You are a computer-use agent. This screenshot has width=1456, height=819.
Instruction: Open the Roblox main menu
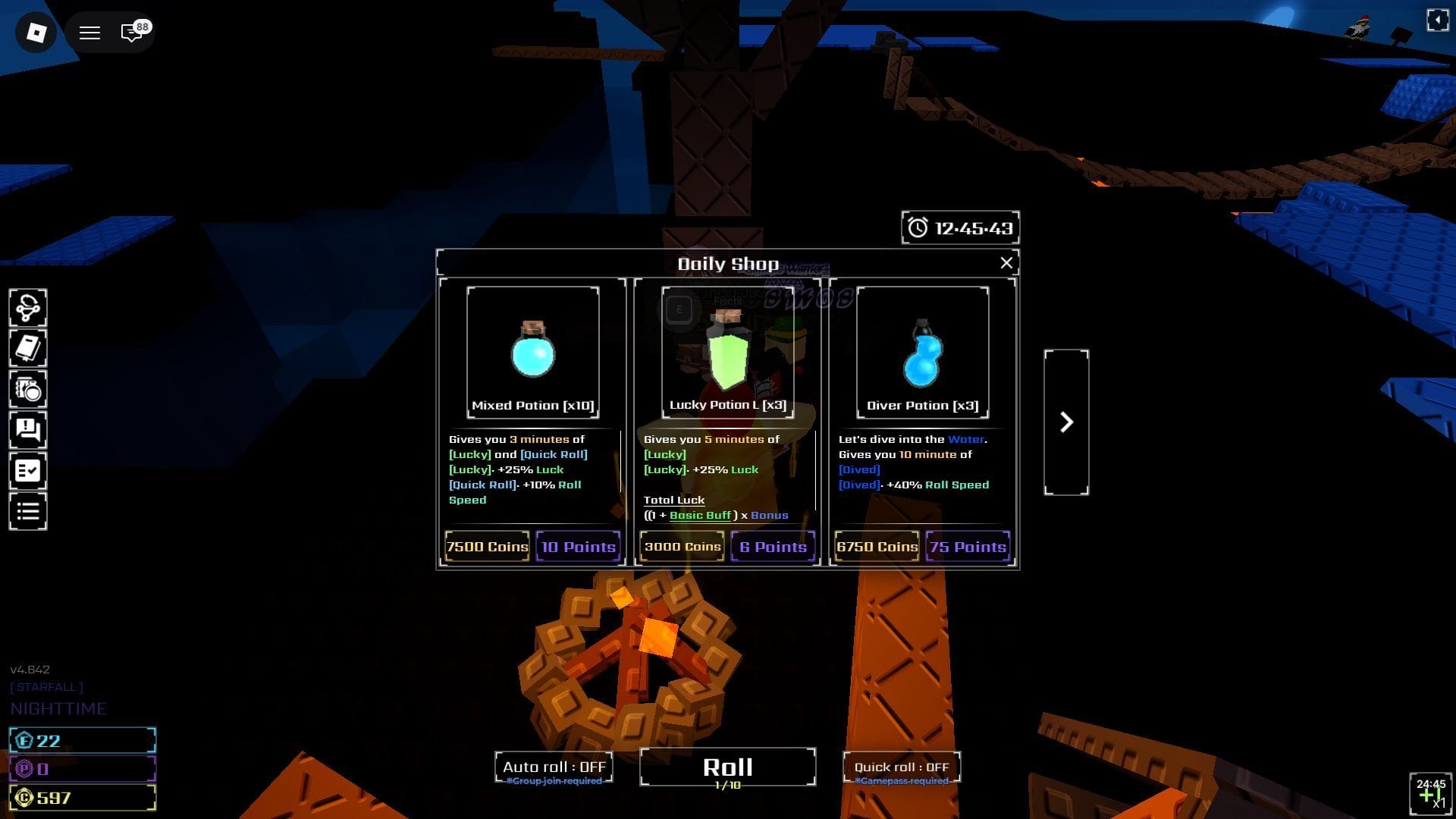point(89,33)
